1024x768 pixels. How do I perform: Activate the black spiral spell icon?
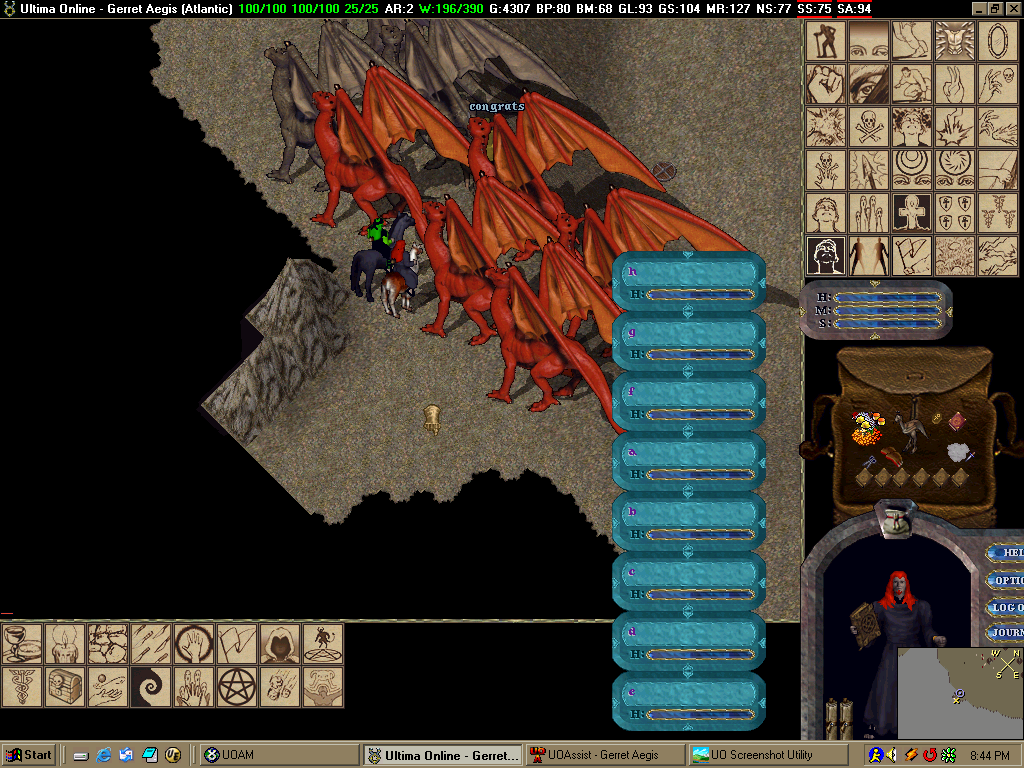tap(151, 687)
